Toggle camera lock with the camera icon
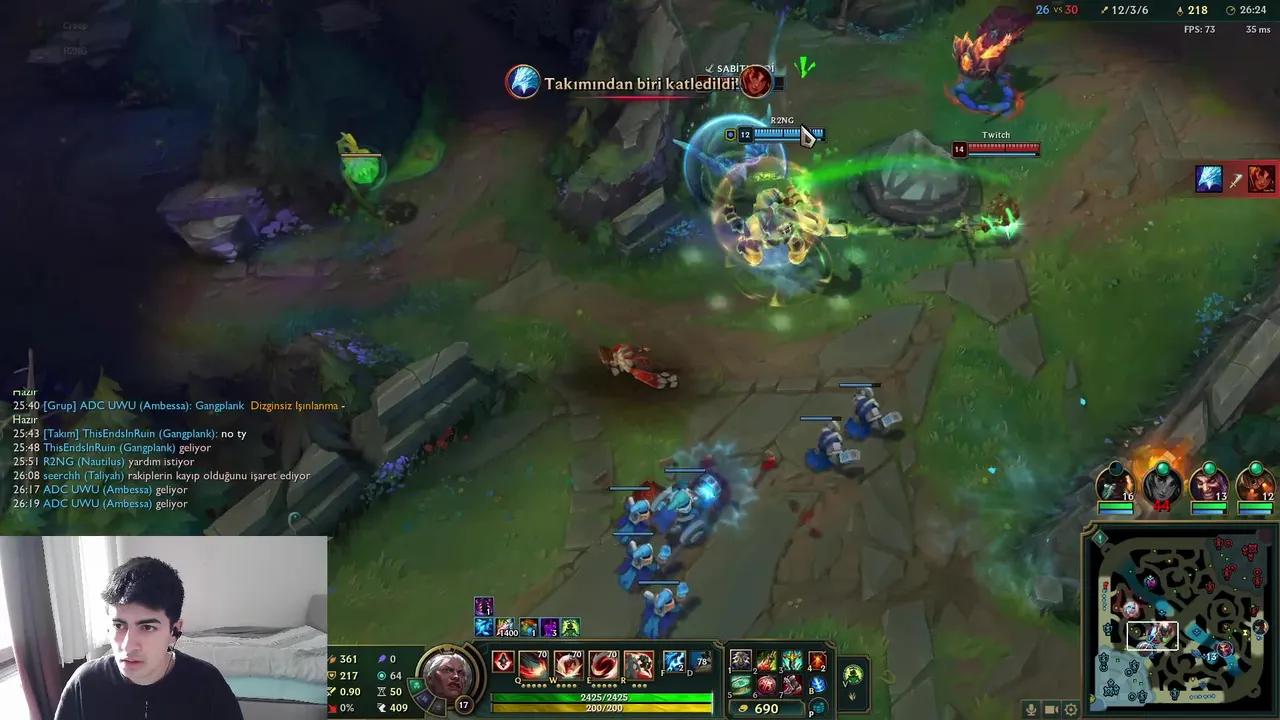The height and width of the screenshot is (720, 1280). click(1051, 709)
